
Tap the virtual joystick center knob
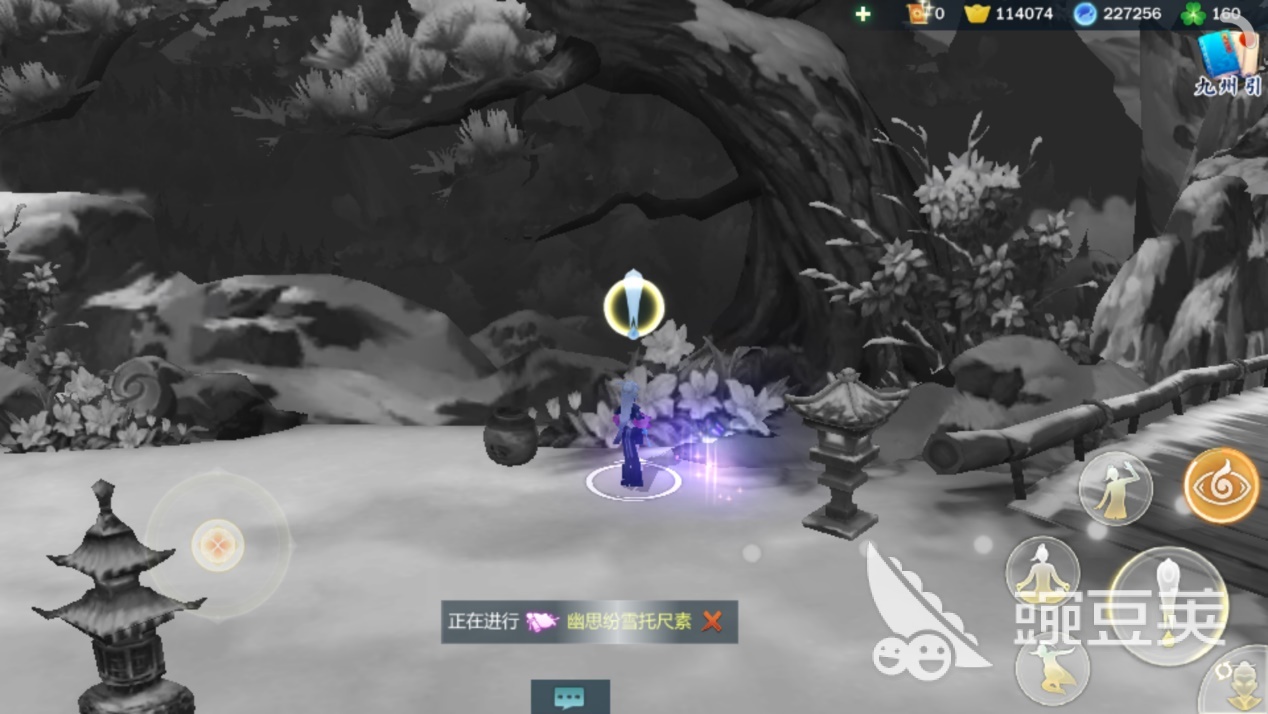[x=217, y=545]
